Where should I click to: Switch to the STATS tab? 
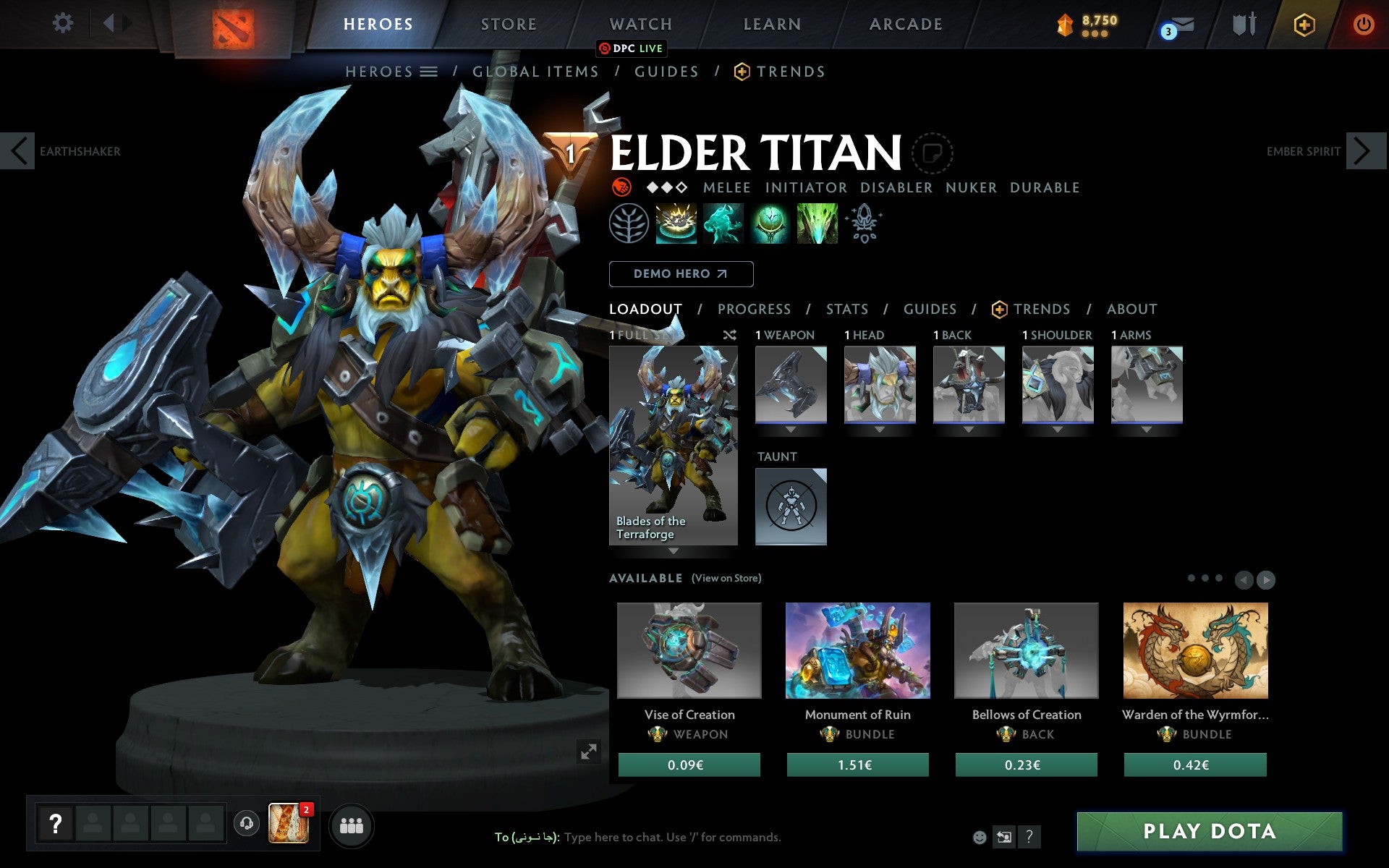846,309
